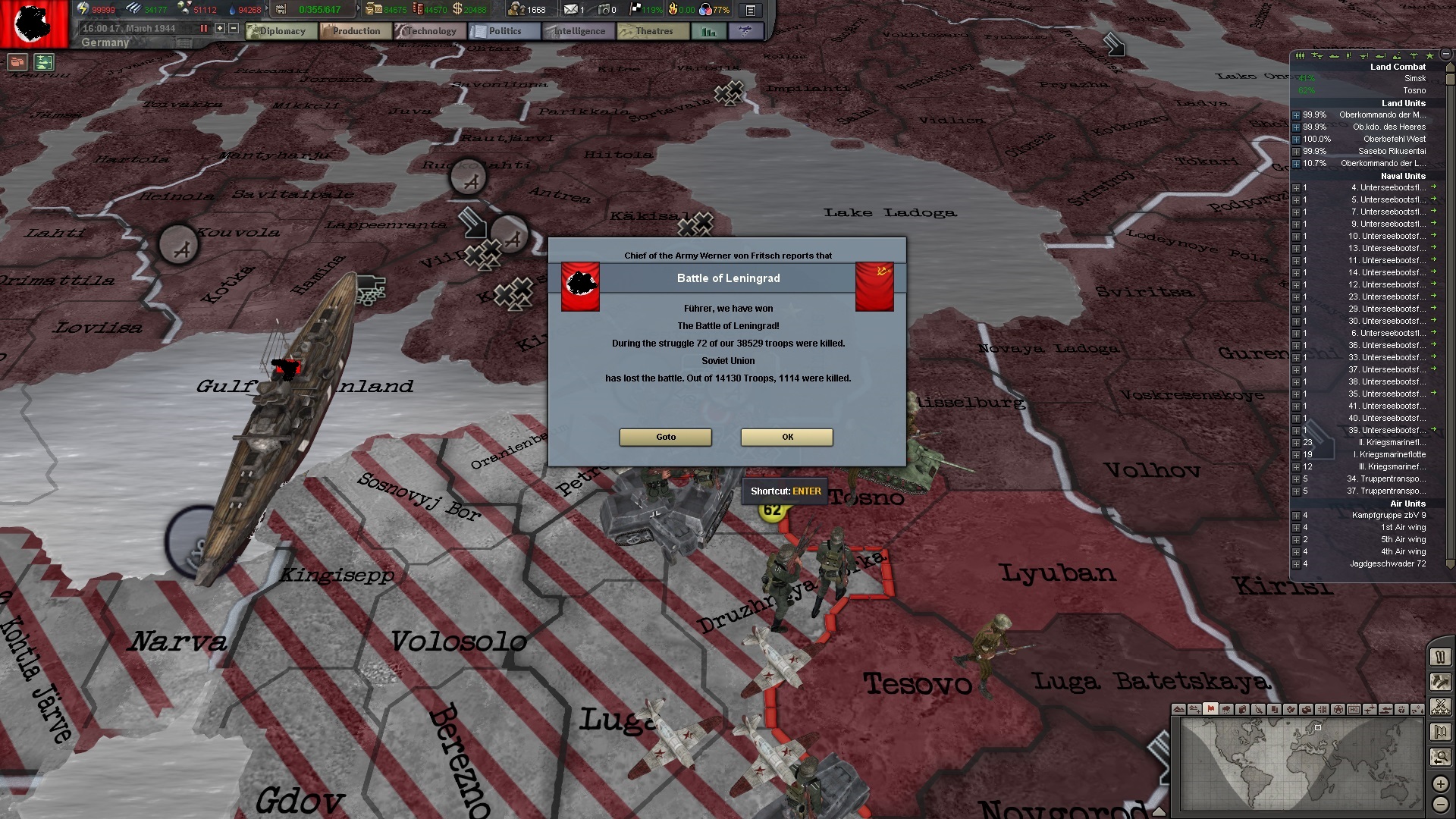Click the magnifying glass zoom icon near minimap

pyautogui.click(x=1441, y=755)
